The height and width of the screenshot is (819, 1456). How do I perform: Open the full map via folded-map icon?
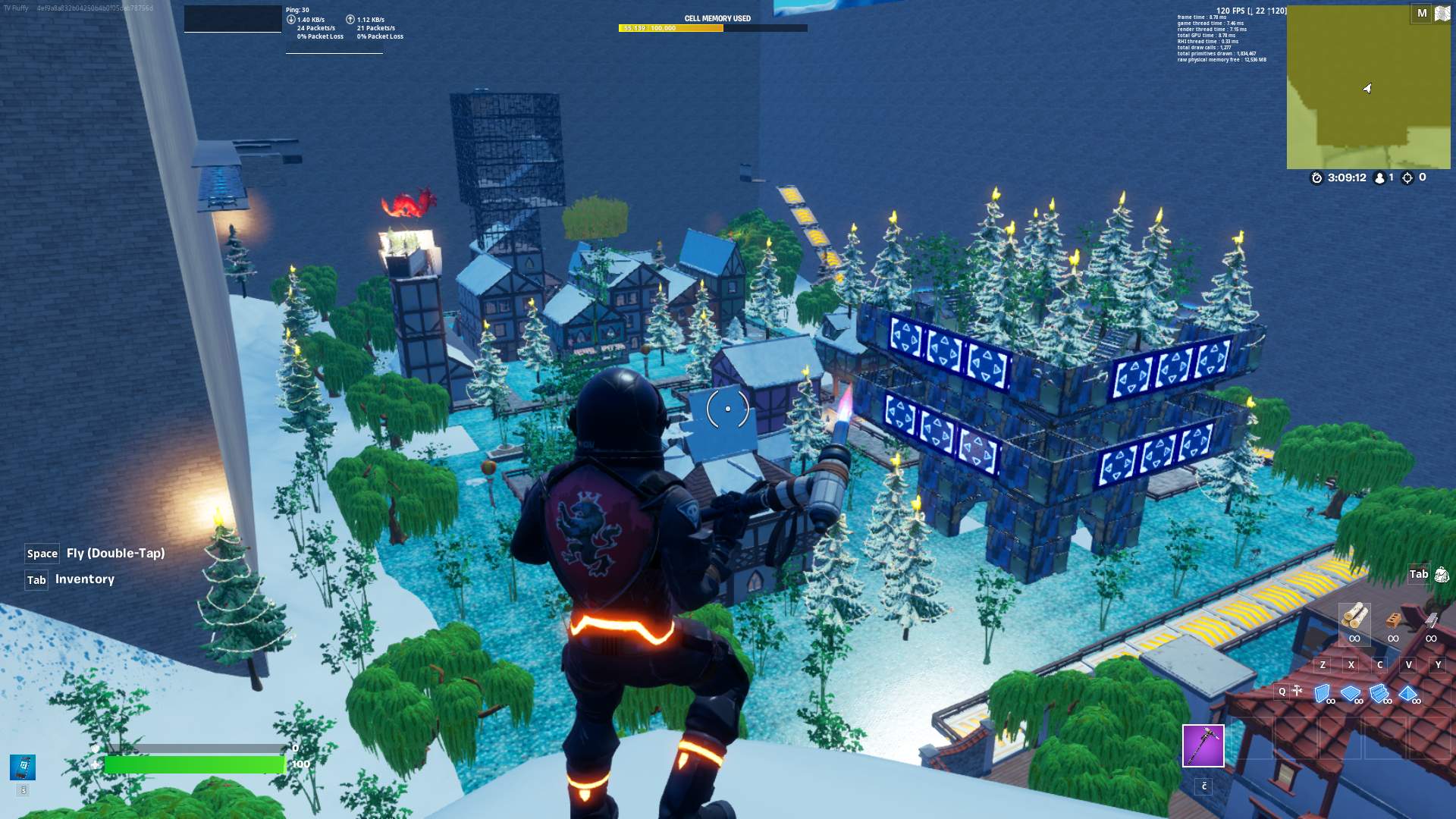tap(1442, 14)
